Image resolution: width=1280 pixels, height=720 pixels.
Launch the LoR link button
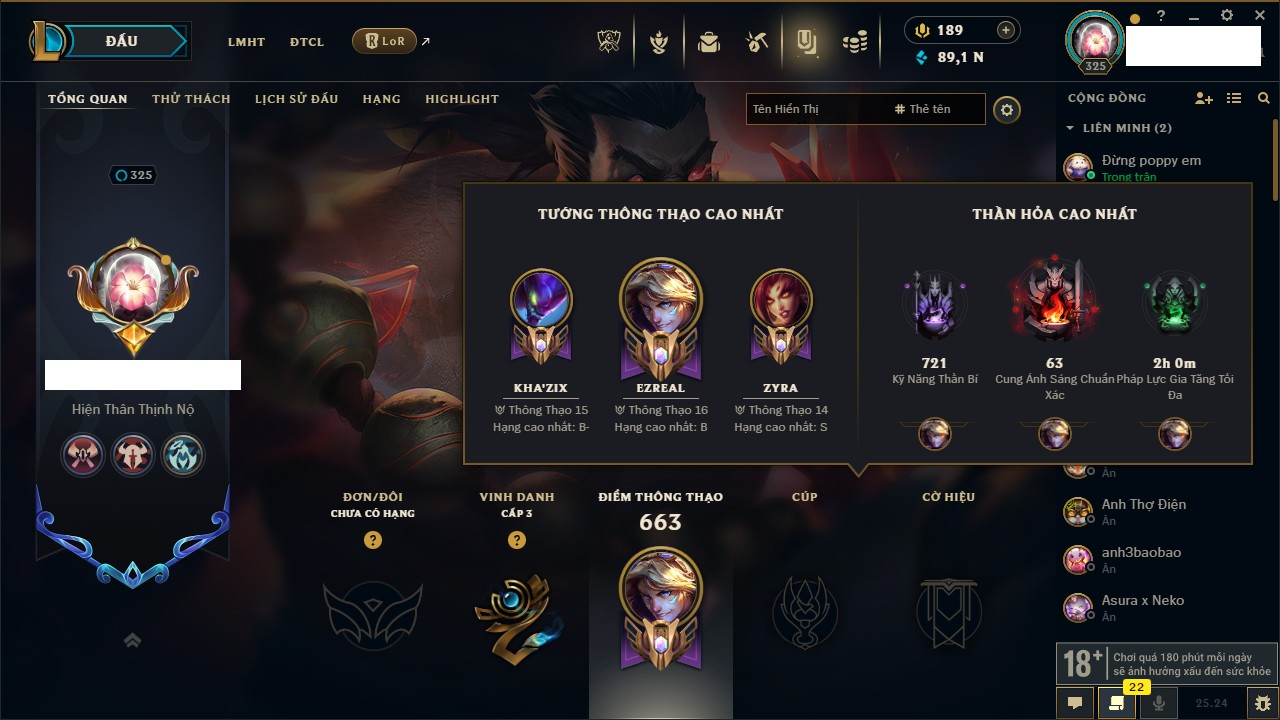point(385,41)
